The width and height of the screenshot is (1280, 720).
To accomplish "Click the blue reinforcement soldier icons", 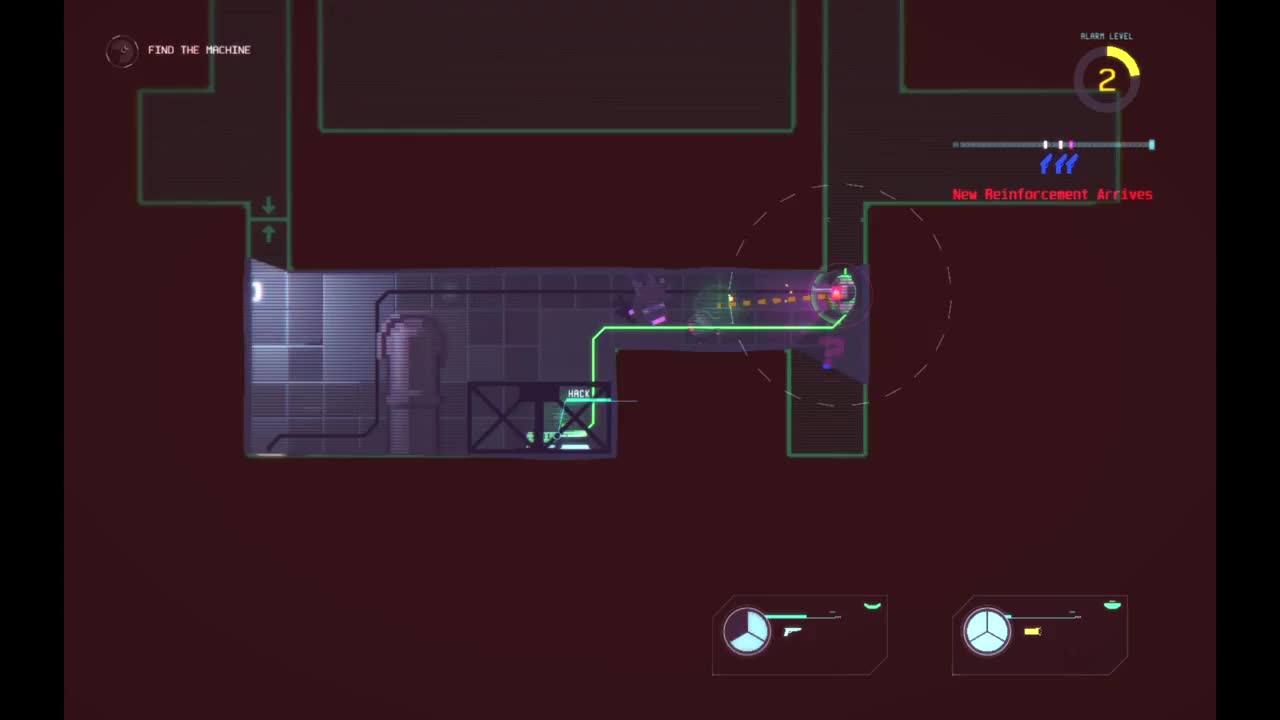I will pyautogui.click(x=1059, y=164).
